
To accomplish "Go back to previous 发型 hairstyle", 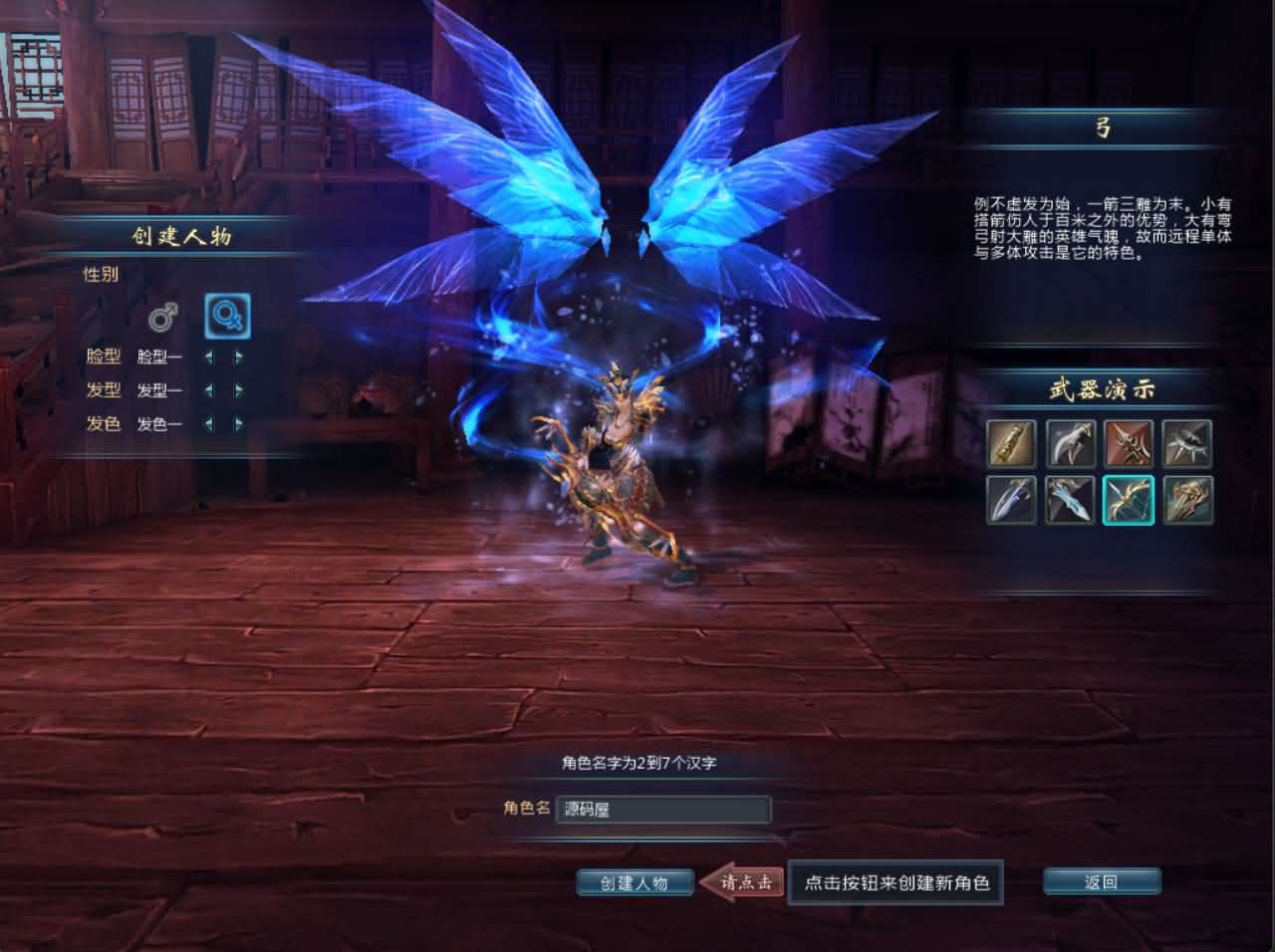I will (x=210, y=391).
